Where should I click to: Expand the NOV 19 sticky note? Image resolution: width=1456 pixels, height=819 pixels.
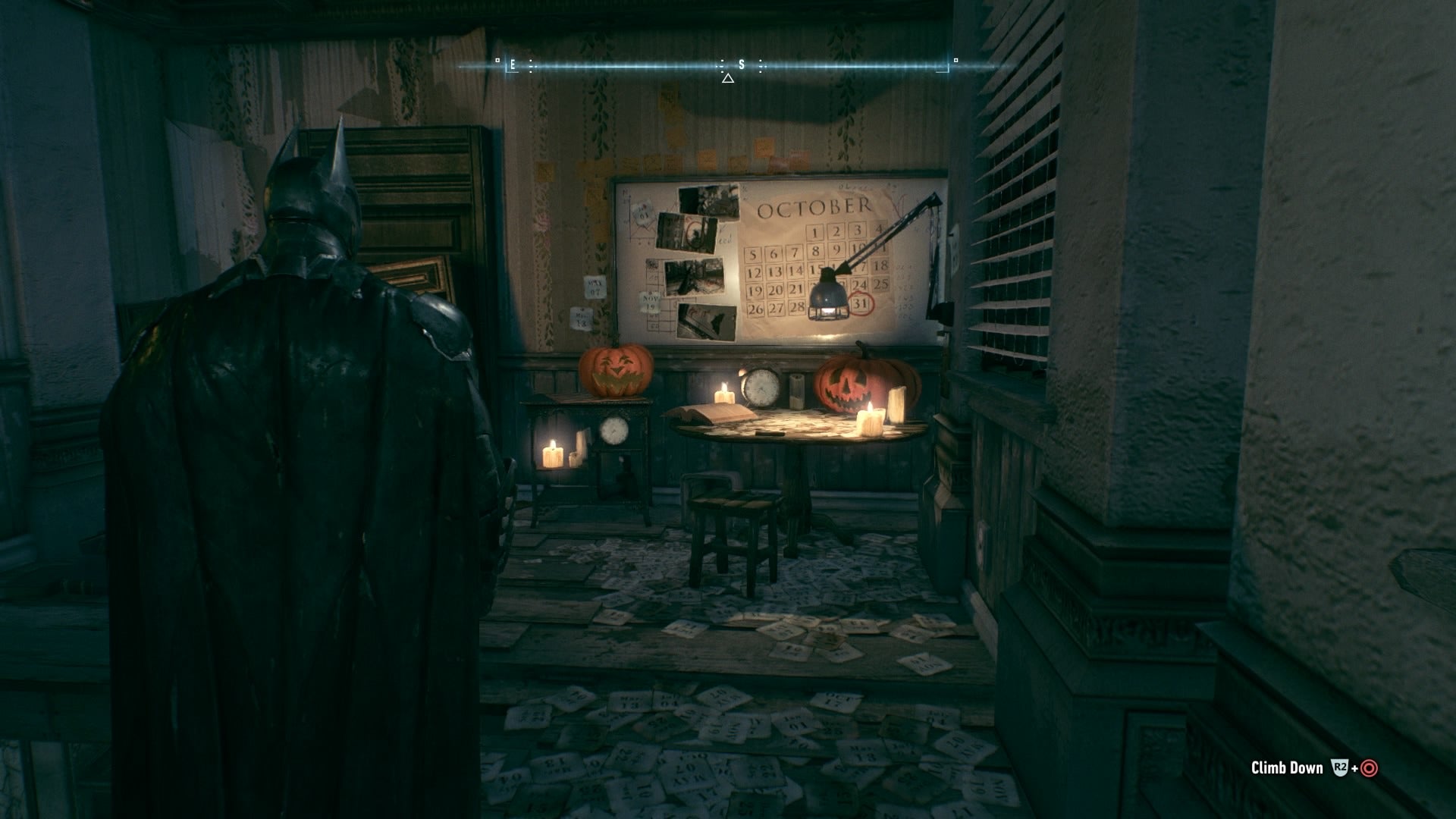(x=651, y=300)
